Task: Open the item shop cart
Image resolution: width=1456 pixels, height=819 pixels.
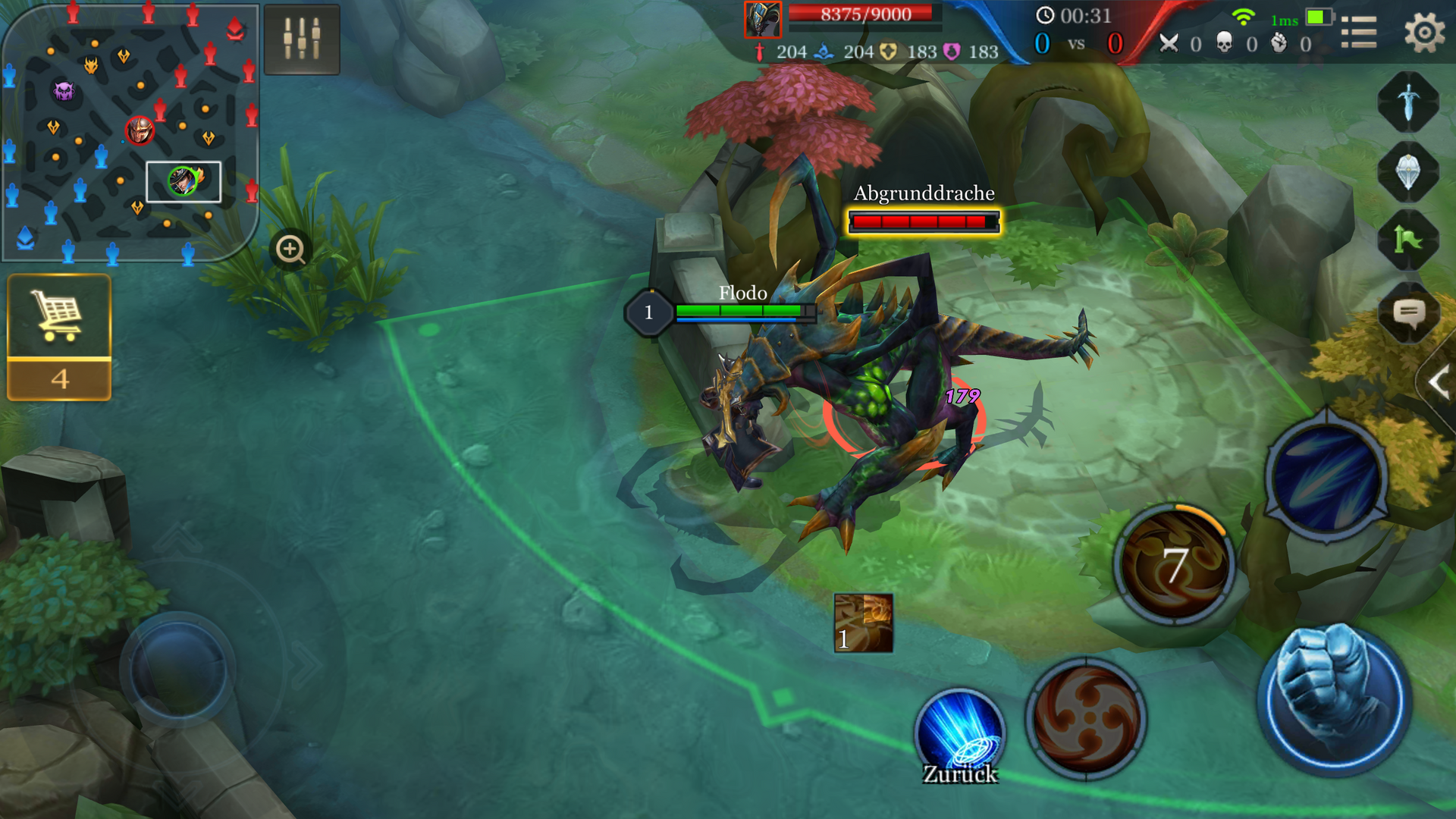Action: click(x=59, y=316)
